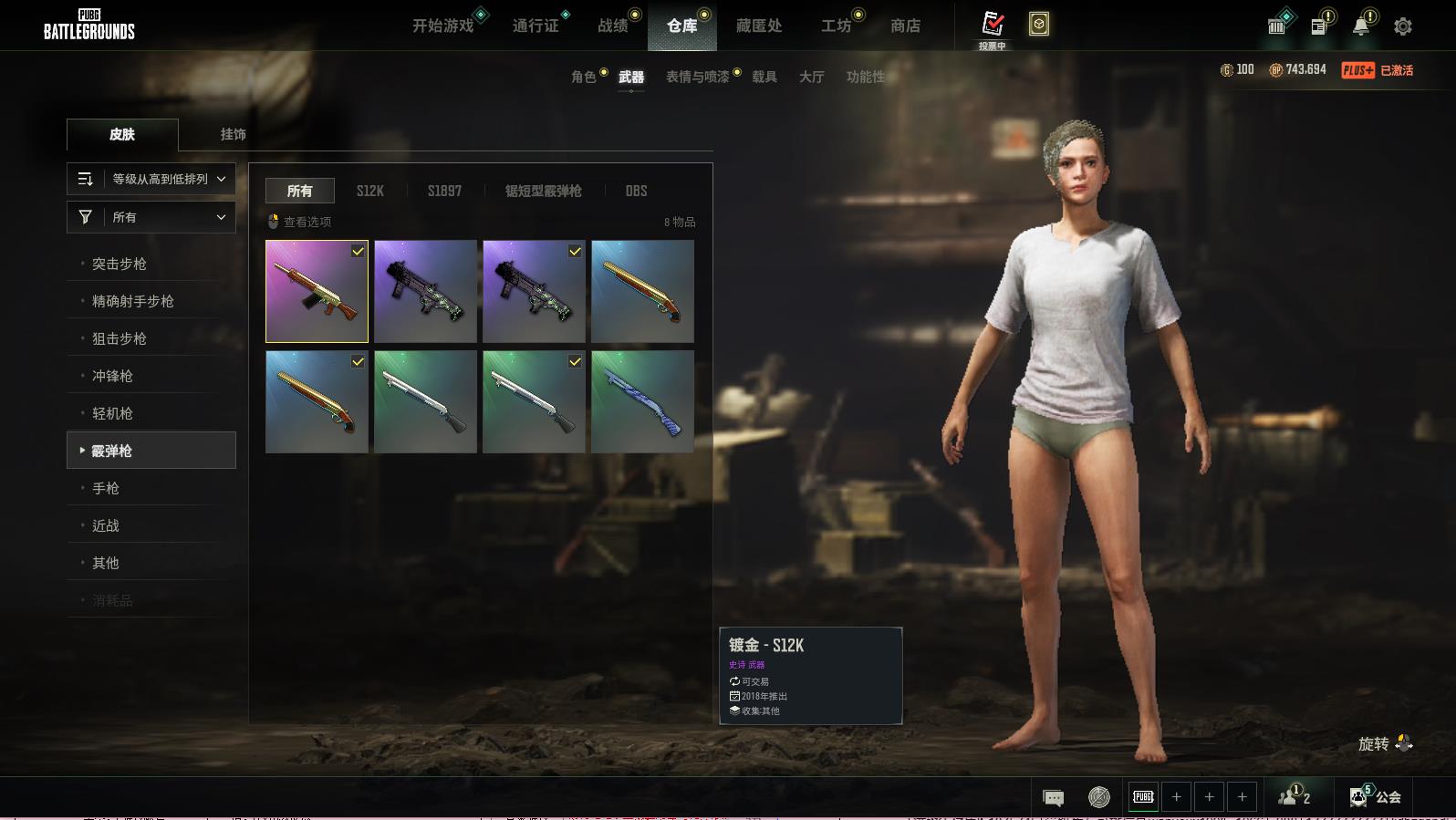
Task: Select the 载具 vehicle sub-tab
Action: coord(764,77)
